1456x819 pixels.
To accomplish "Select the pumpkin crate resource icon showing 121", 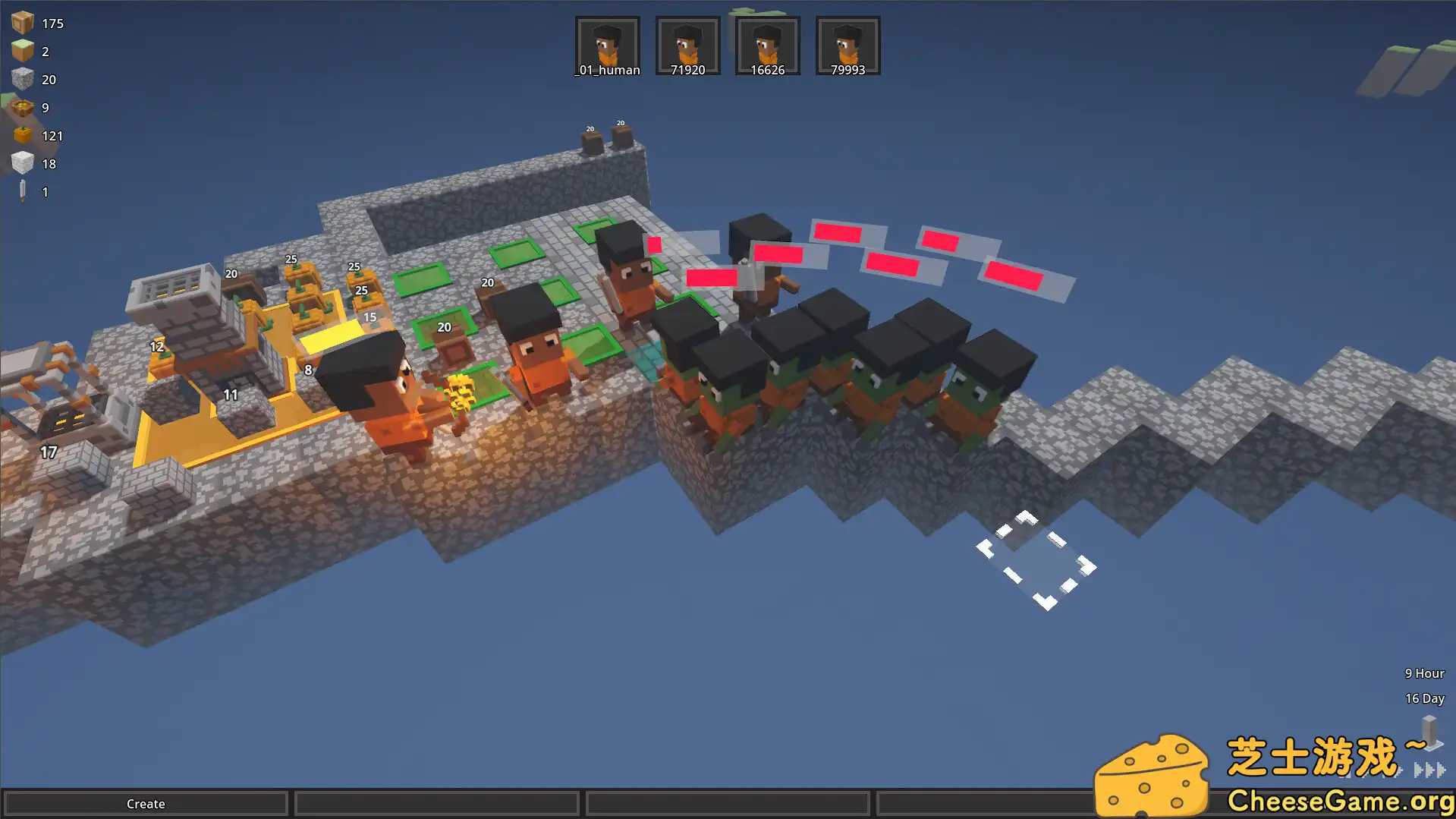I will pos(21,135).
